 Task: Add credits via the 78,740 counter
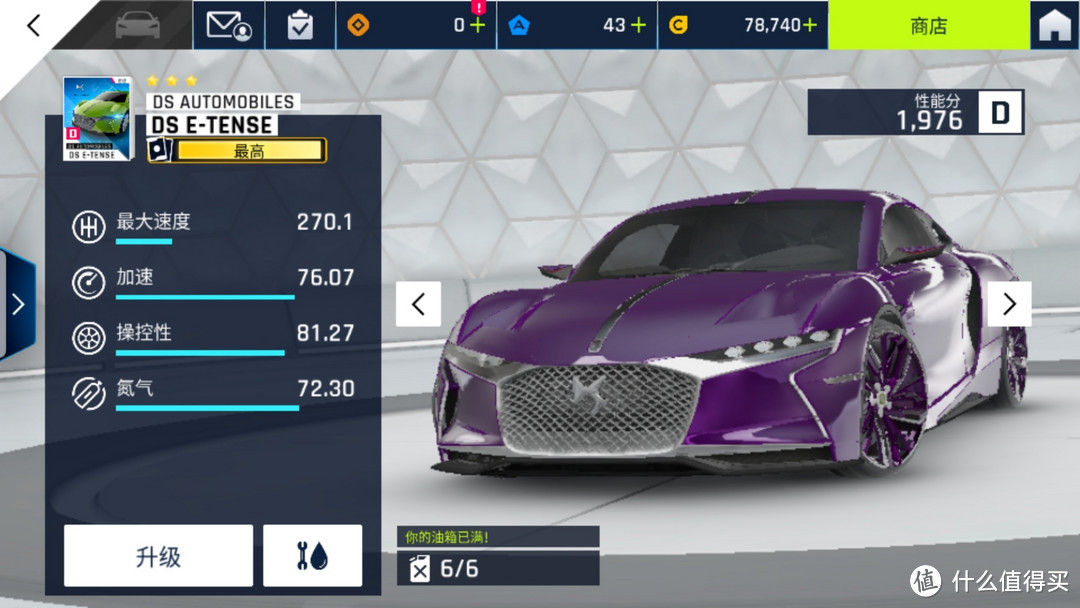pyautogui.click(x=808, y=25)
